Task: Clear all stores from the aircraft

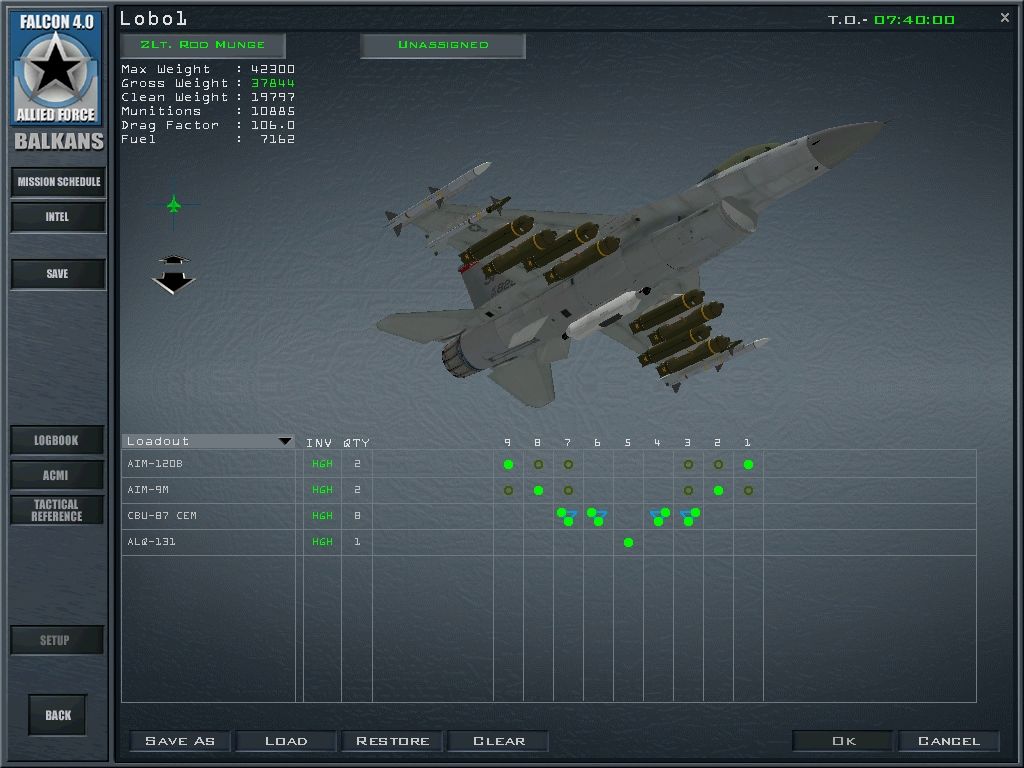Action: tap(499, 741)
